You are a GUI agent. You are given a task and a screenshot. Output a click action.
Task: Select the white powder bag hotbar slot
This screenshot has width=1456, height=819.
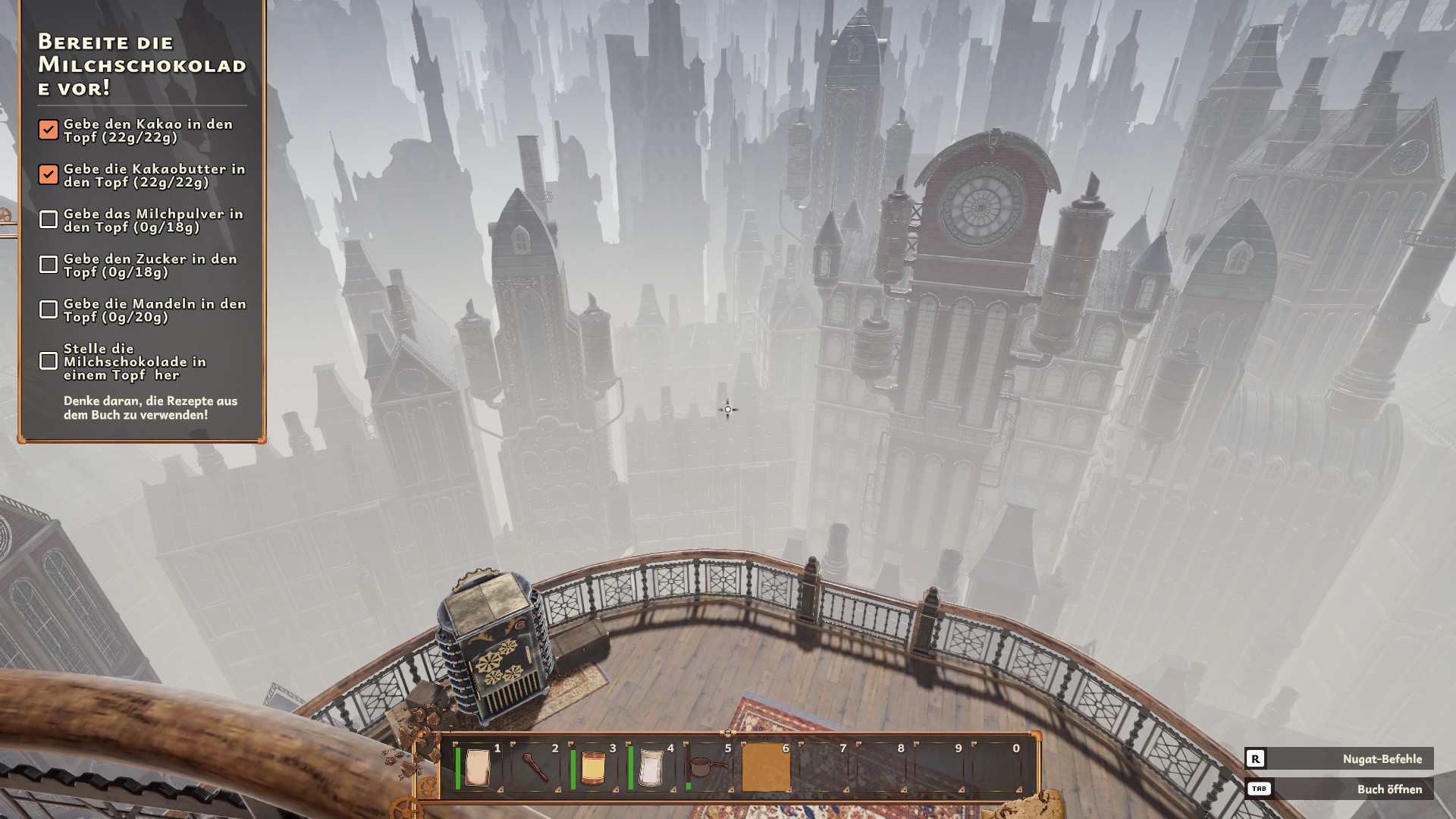tap(651, 767)
